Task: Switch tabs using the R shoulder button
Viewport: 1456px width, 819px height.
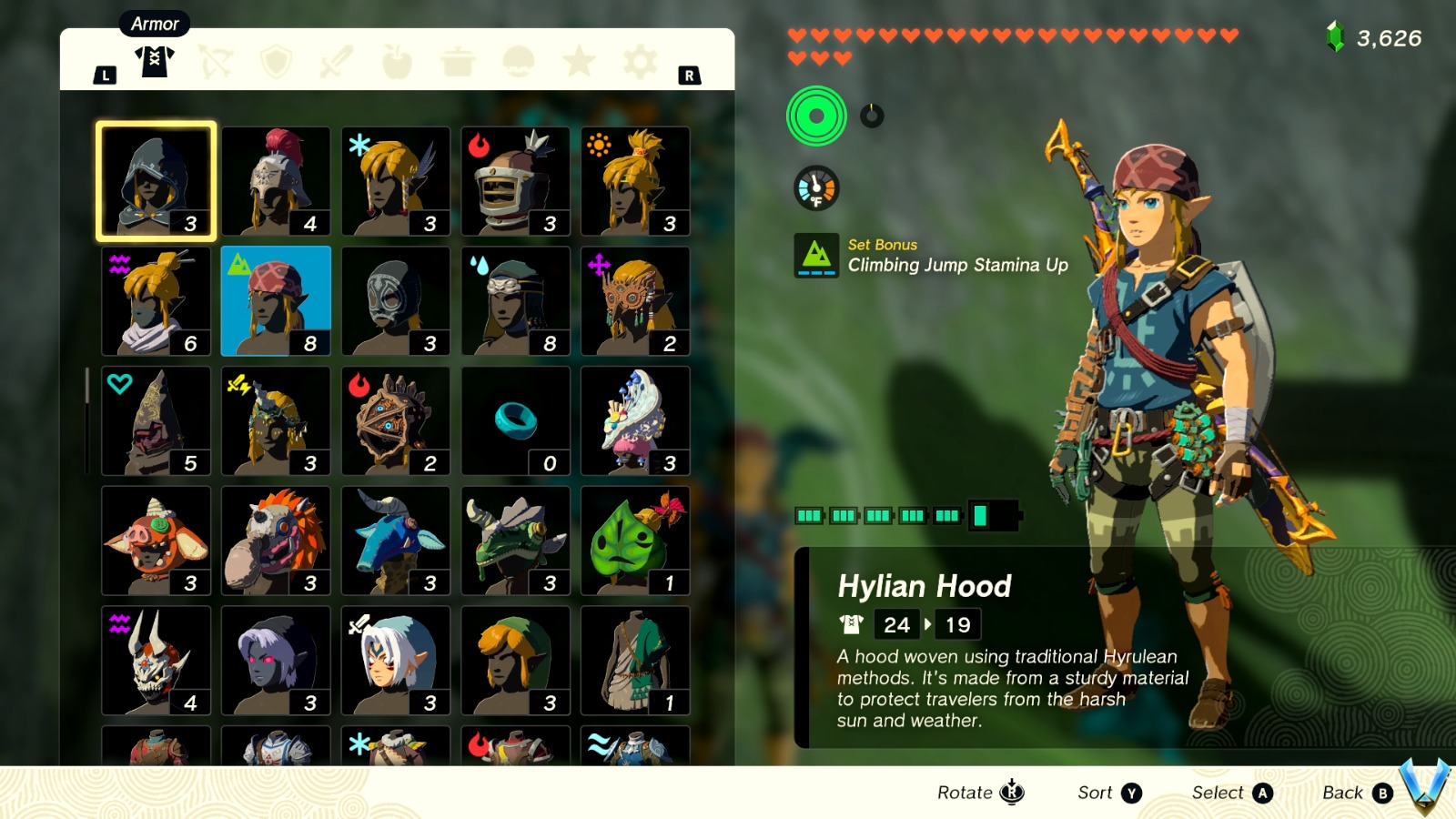Action: tap(689, 75)
